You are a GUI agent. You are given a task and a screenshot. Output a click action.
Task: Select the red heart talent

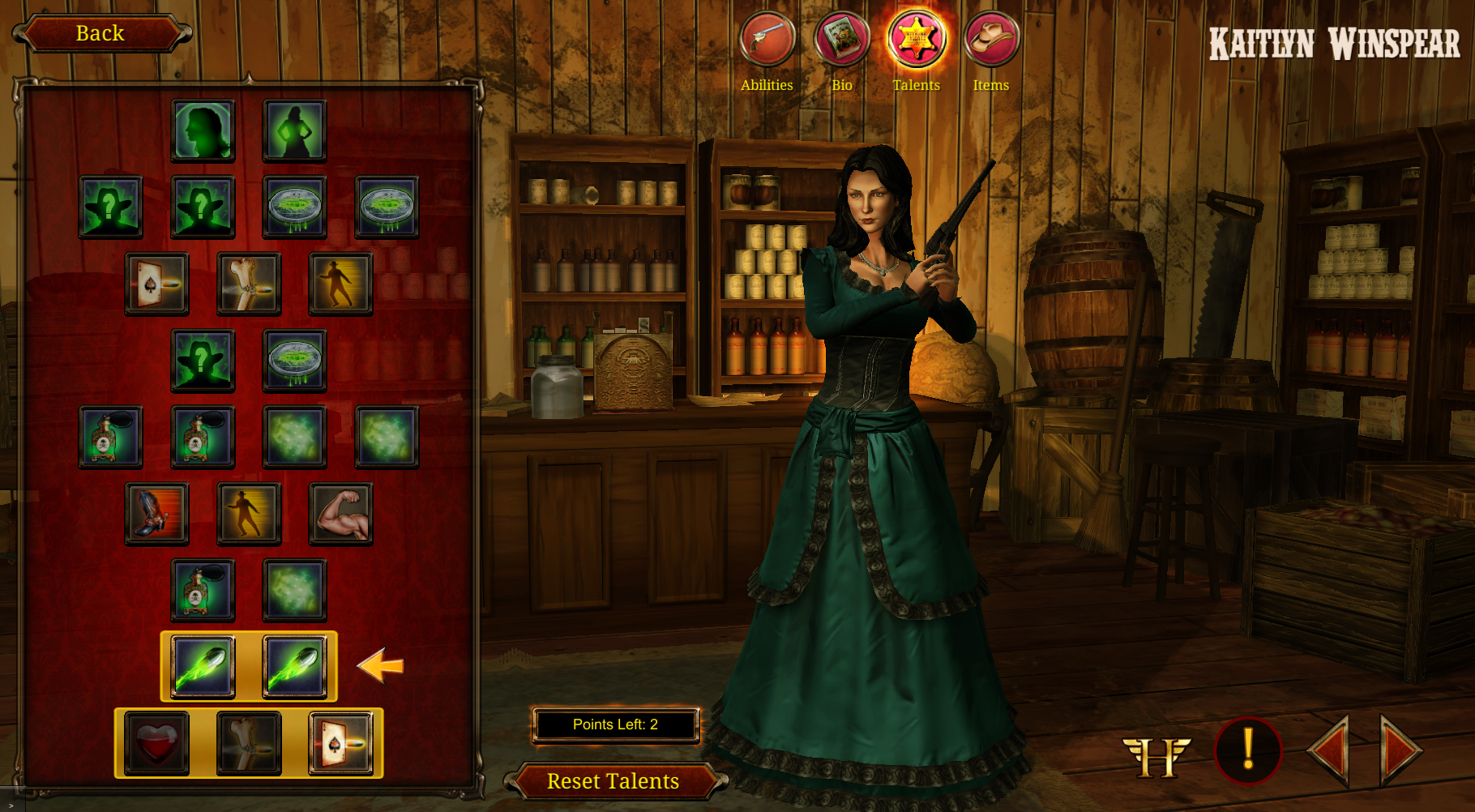coord(157,743)
